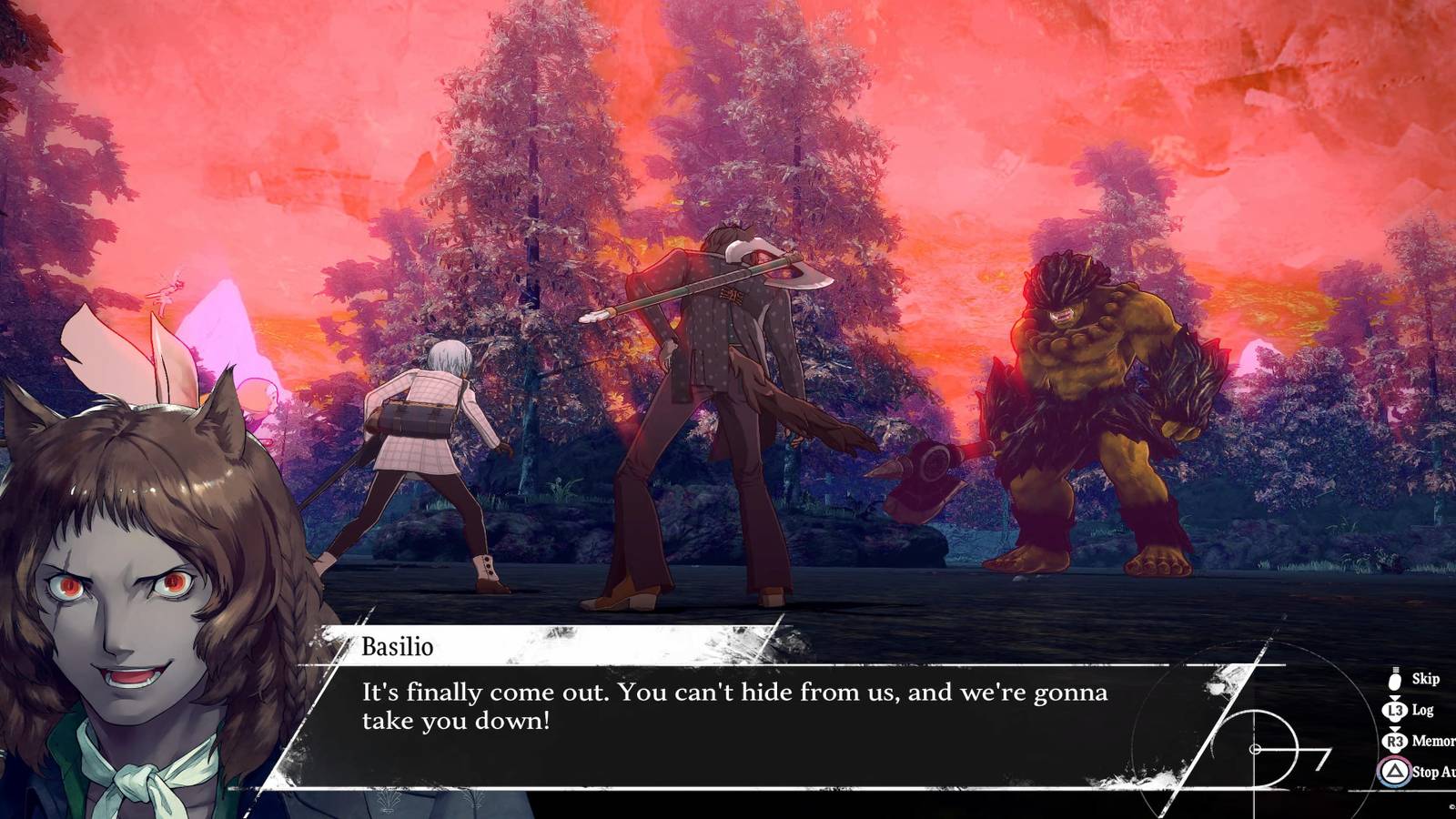1456x819 pixels.
Task: Click the arrow between Log and Memoranda prompts
Action: tap(1394, 728)
